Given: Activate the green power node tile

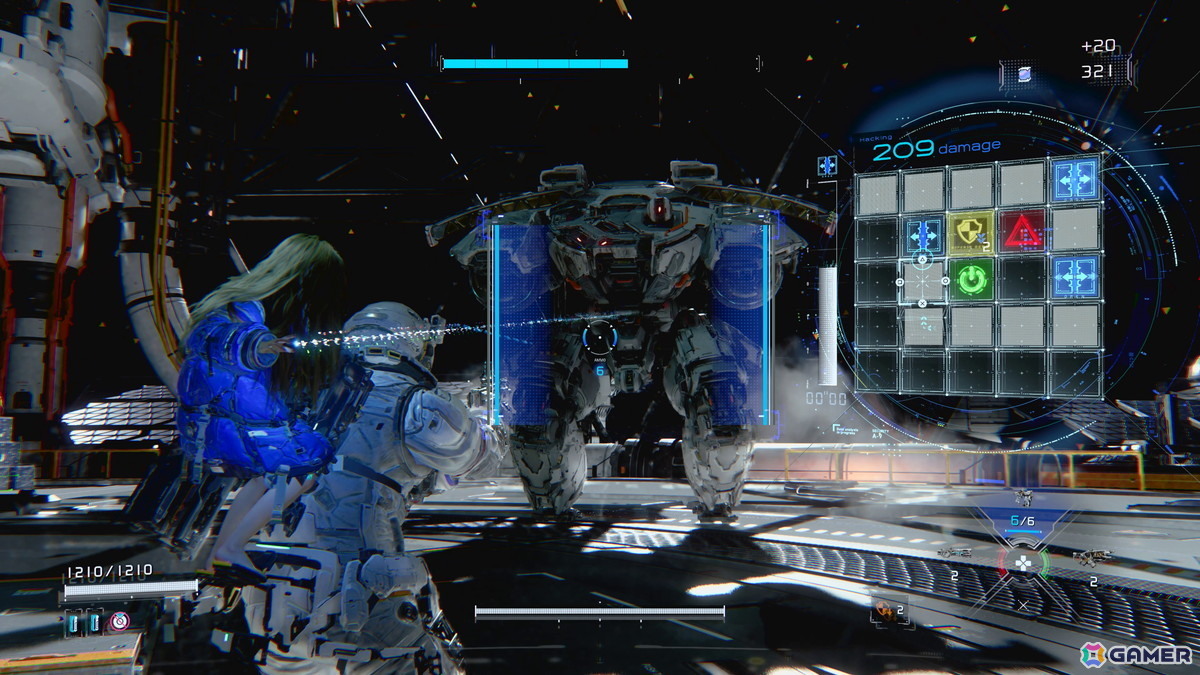Looking at the screenshot, I should pyautogui.click(x=970, y=279).
